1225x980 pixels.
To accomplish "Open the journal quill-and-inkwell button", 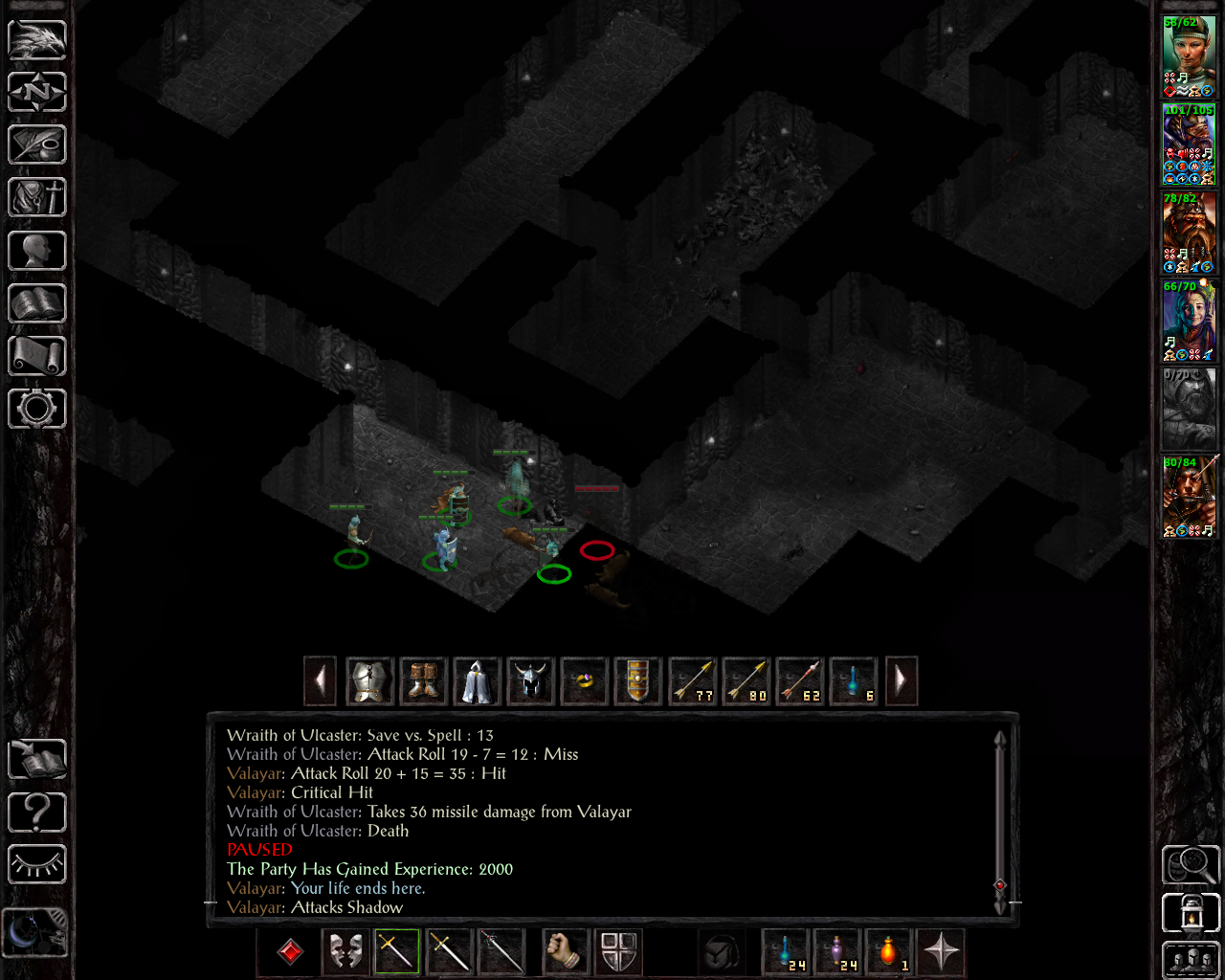I will click(x=37, y=145).
